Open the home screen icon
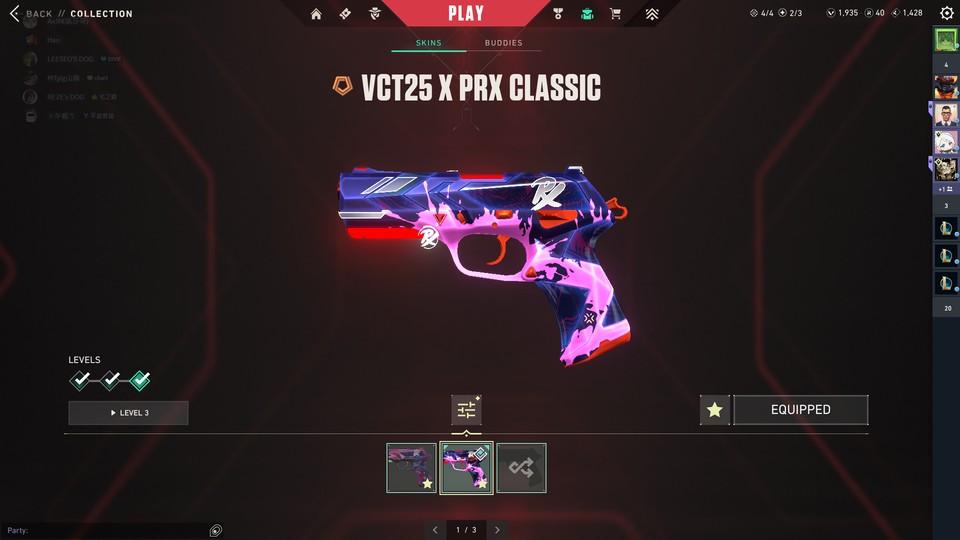This screenshot has width=960, height=540. (316, 14)
